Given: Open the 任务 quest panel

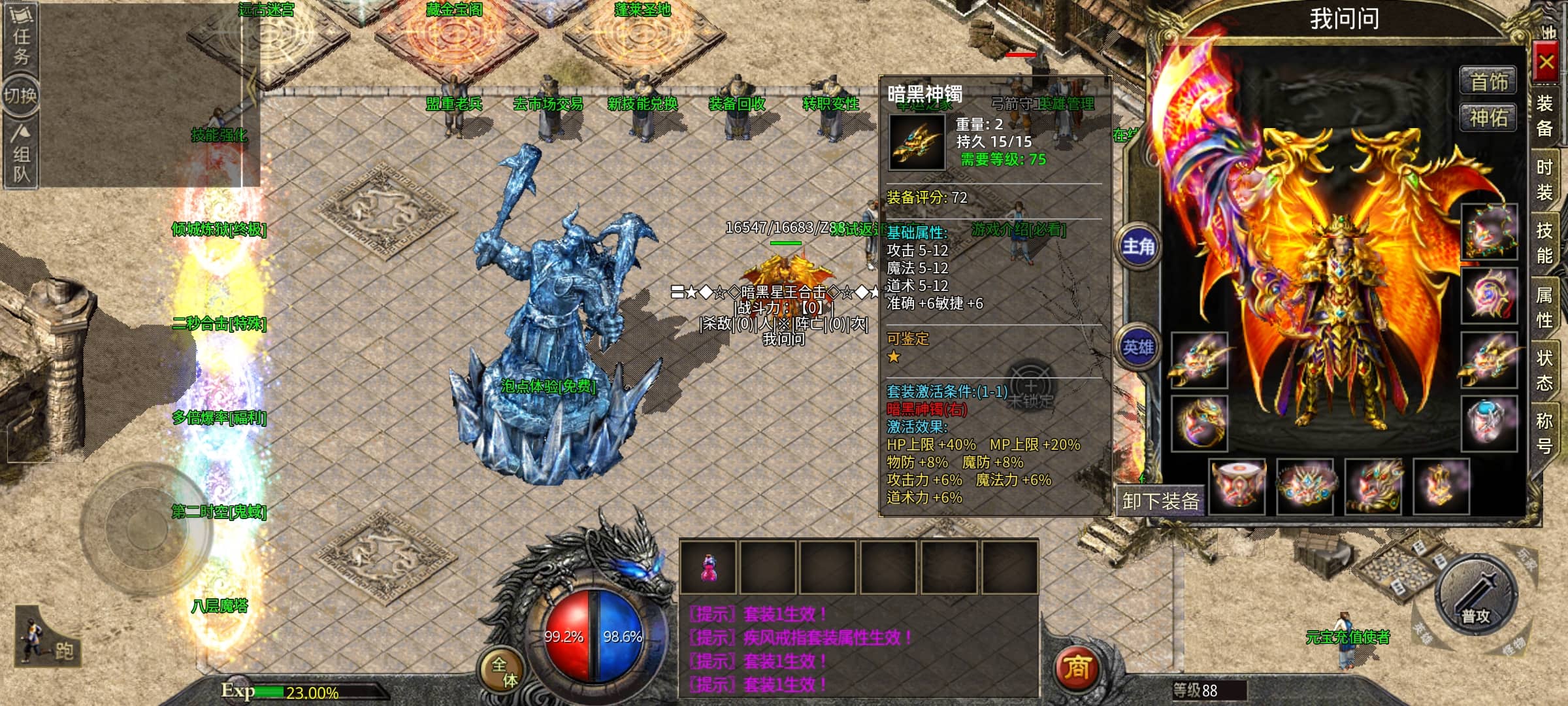Looking at the screenshot, I should click(21, 44).
